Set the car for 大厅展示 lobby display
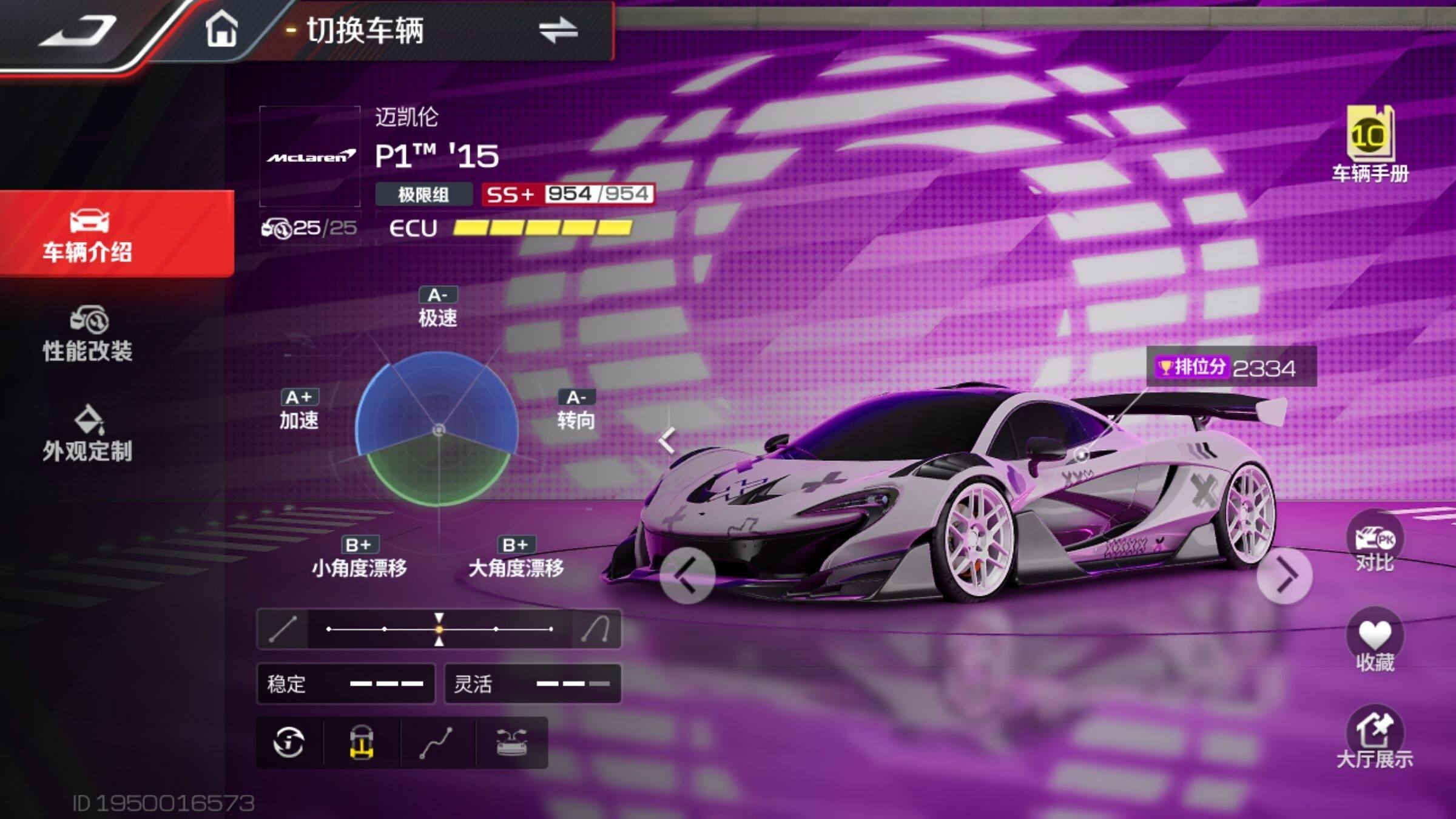Image resolution: width=1456 pixels, height=819 pixels. coord(1375,738)
